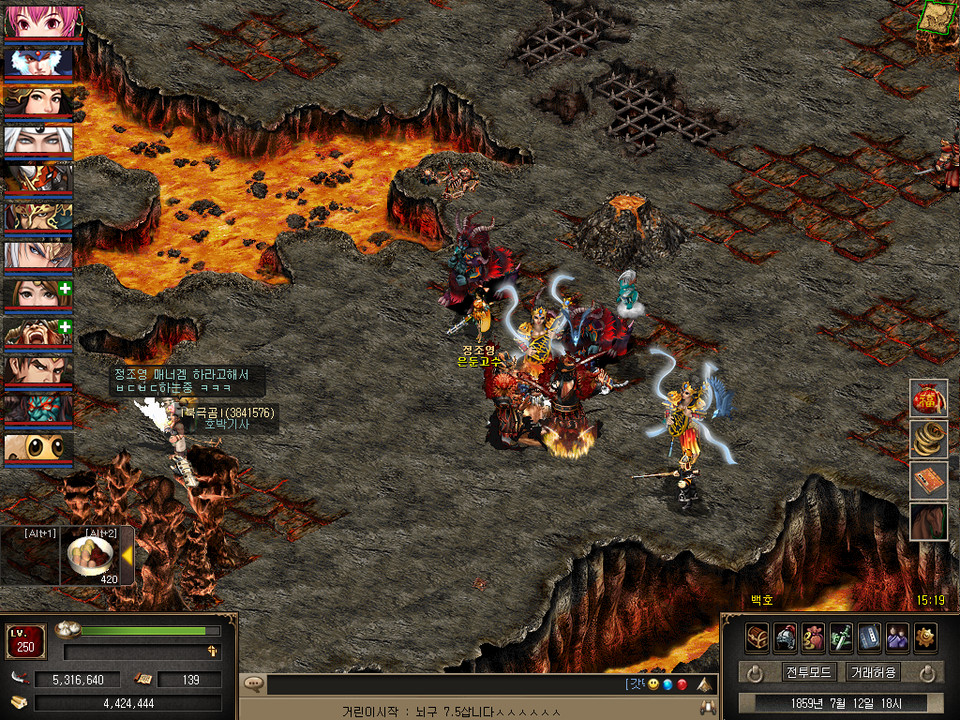Open the gear settings icon
The width and height of the screenshot is (960, 720).
pos(926,637)
